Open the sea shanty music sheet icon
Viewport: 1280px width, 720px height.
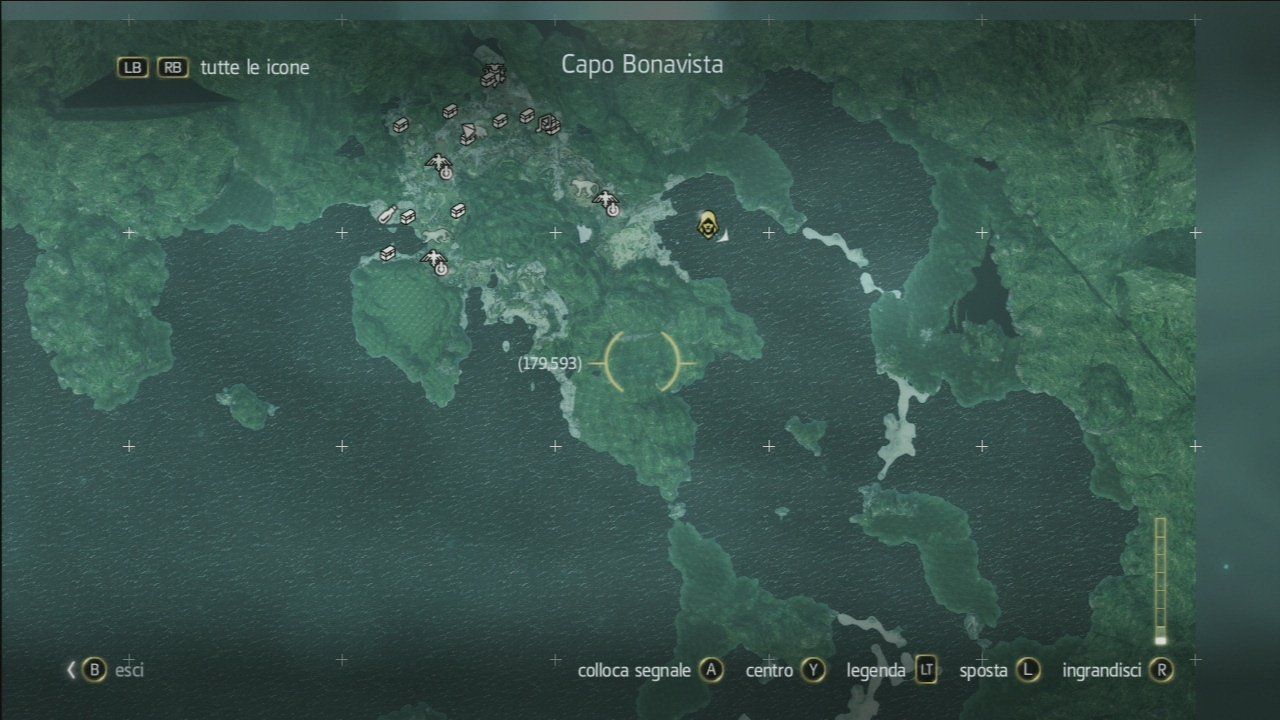coord(547,124)
